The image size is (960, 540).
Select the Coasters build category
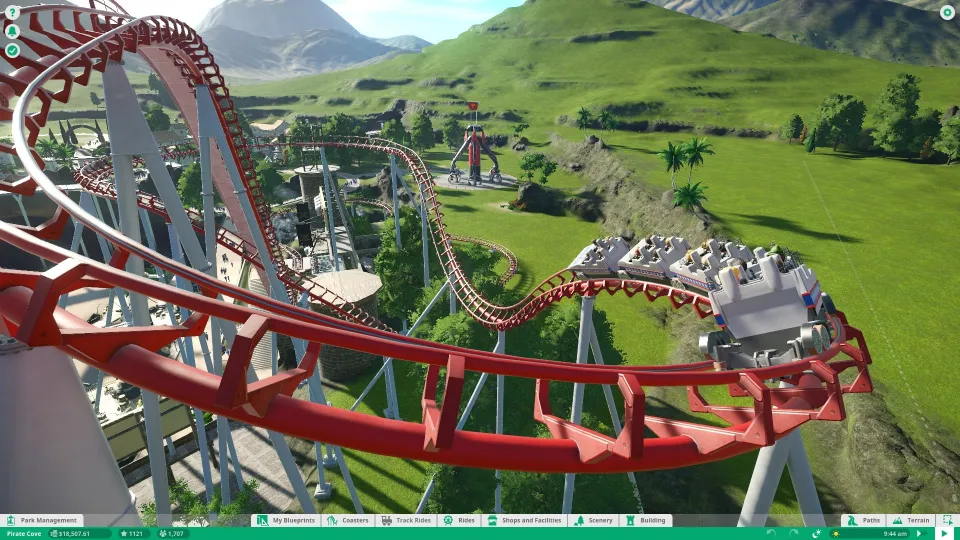click(x=349, y=520)
